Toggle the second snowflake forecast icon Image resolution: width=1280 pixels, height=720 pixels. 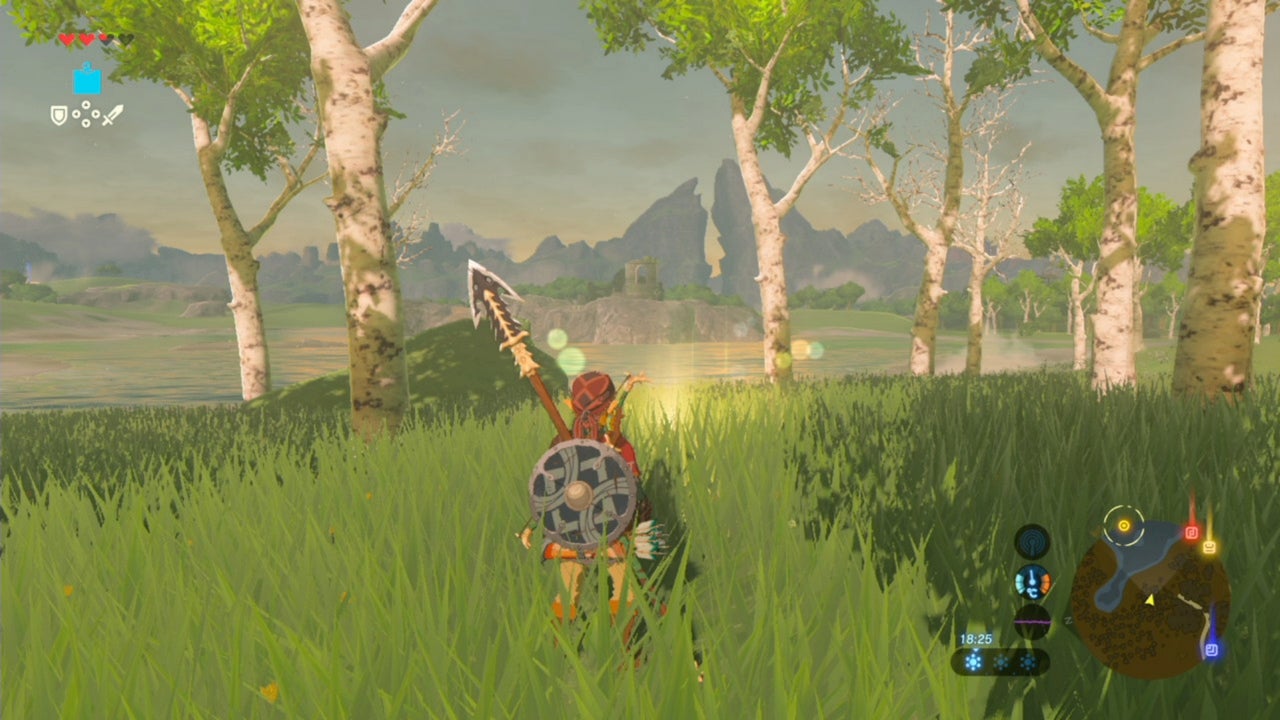1002,660
